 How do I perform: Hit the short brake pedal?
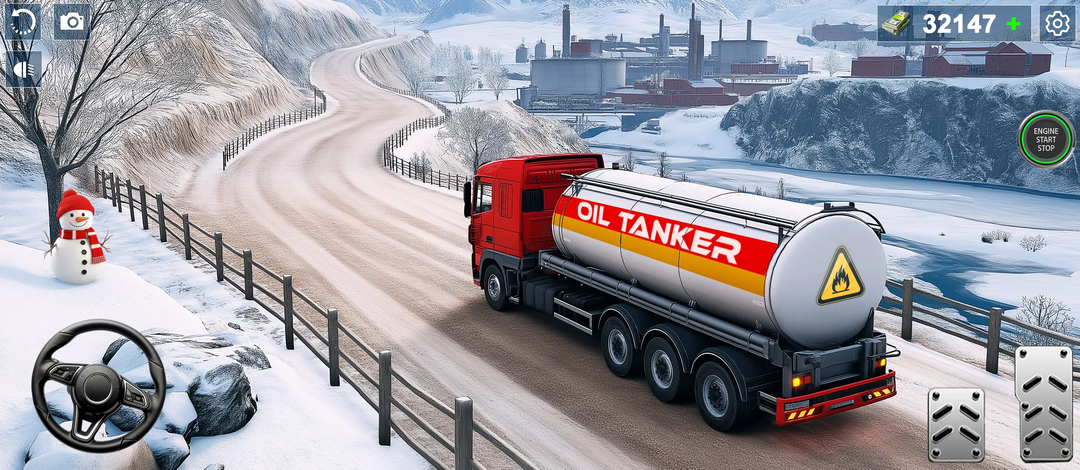[x=955, y=424]
